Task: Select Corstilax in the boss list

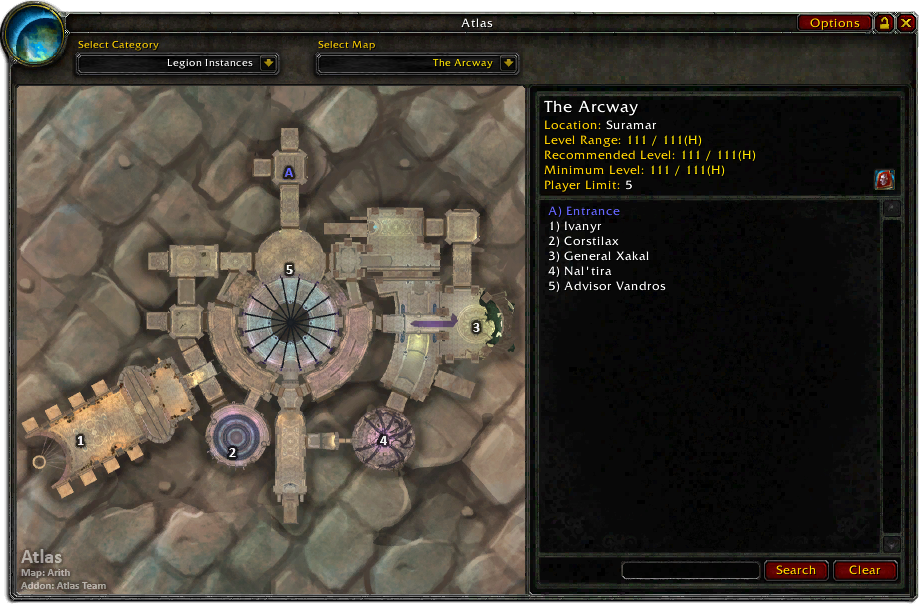Action: point(583,241)
